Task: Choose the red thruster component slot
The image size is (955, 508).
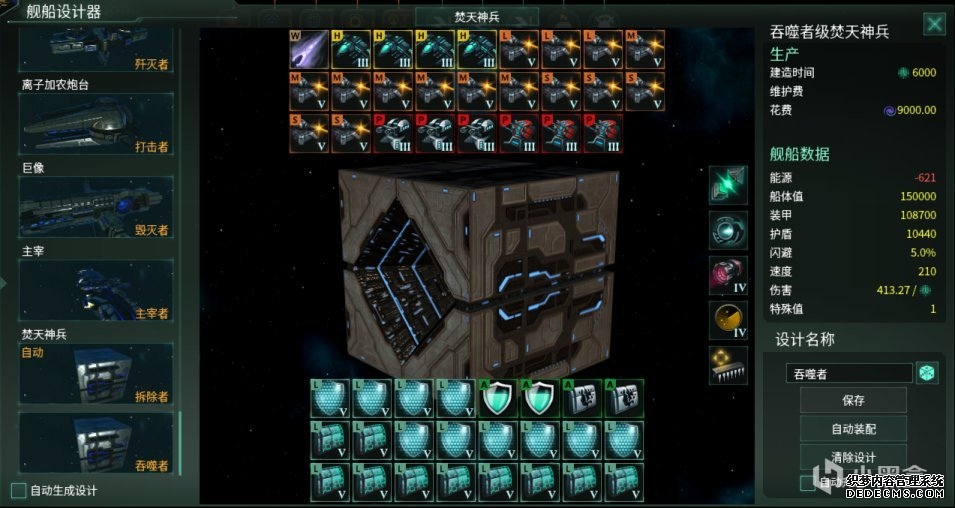Action: (728, 275)
